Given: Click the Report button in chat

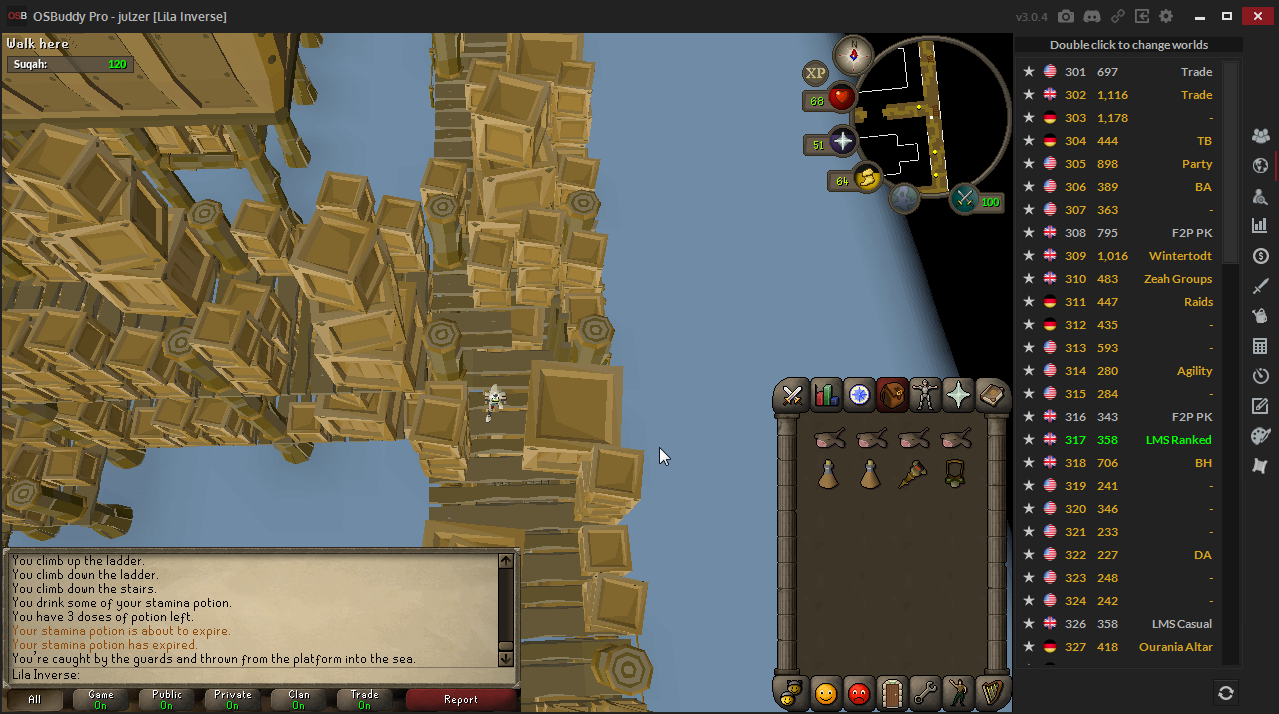Looking at the screenshot, I should point(461,699).
